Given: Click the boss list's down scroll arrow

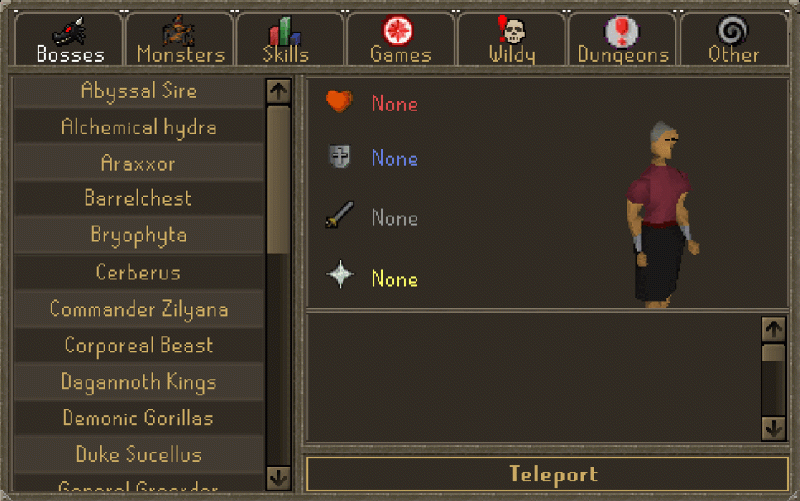Looking at the screenshot, I should click(278, 476).
